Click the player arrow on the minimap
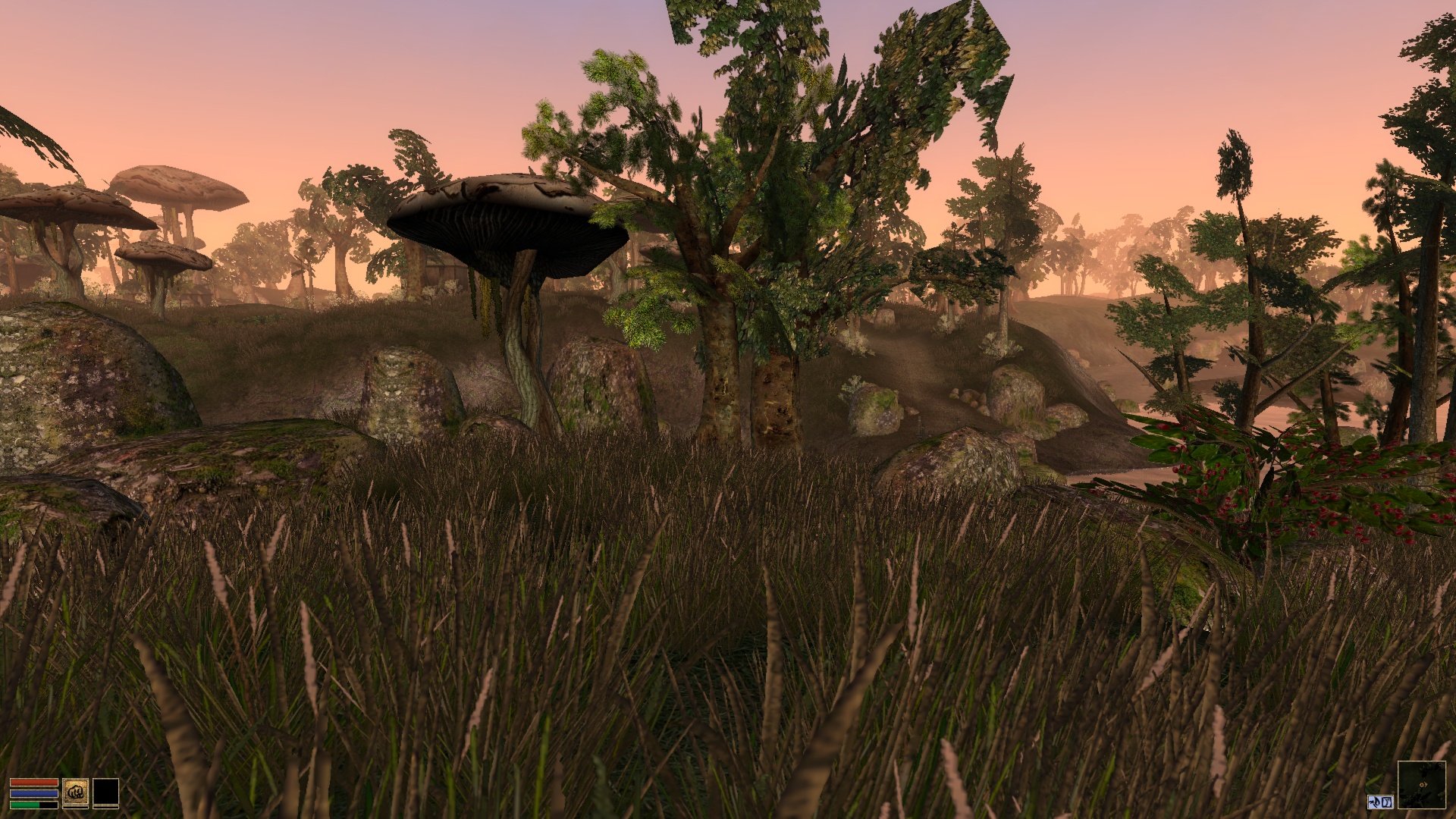Image resolution: width=1456 pixels, height=819 pixels. click(1423, 784)
